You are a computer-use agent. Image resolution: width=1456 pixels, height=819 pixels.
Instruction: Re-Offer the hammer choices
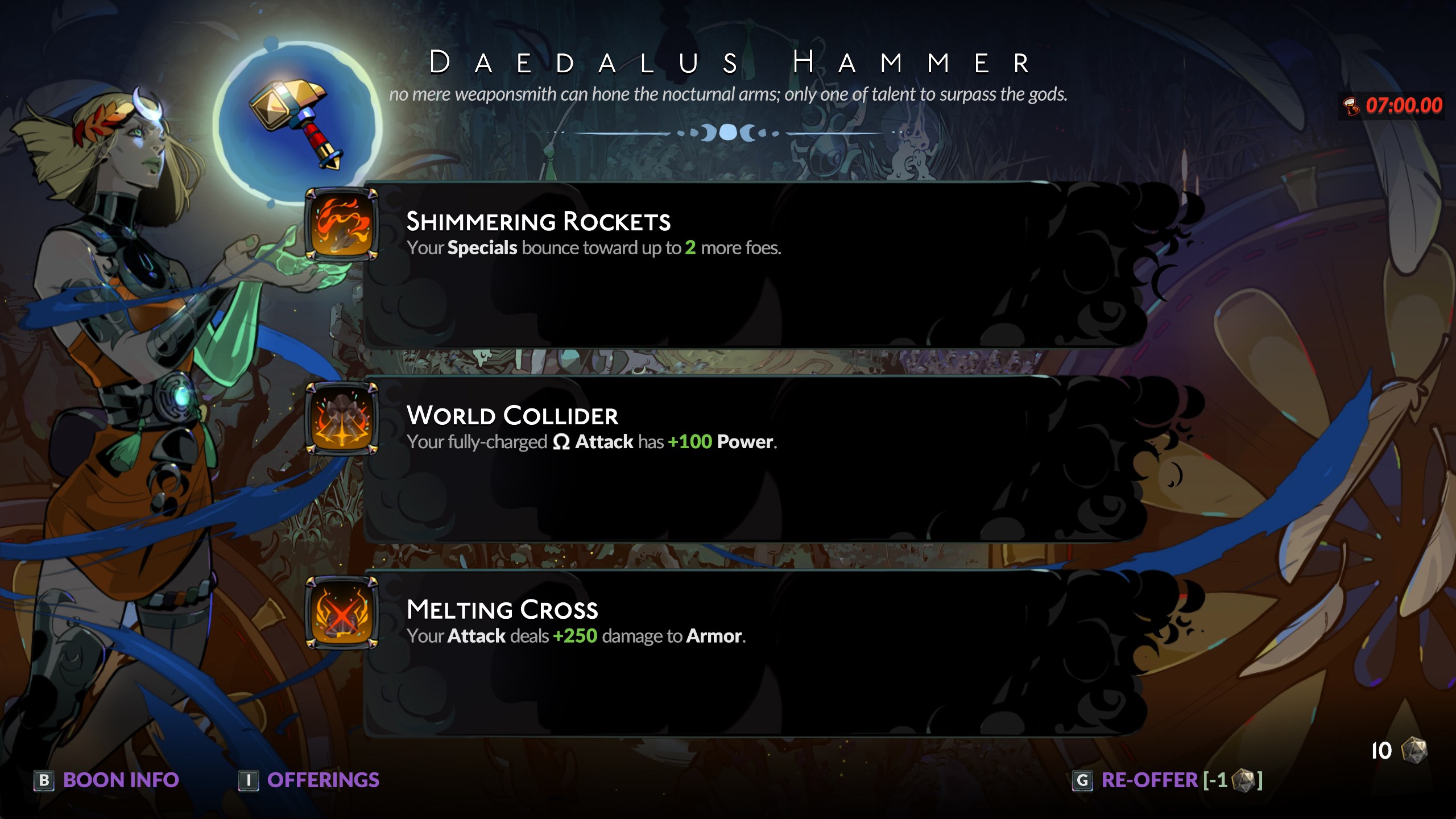[x=1167, y=780]
